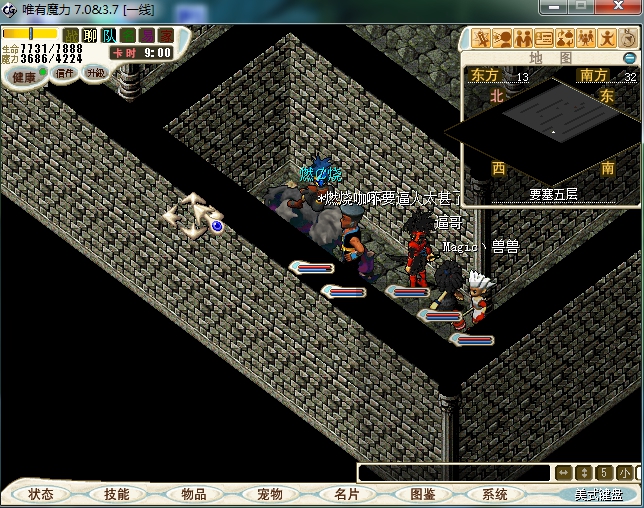The width and height of the screenshot is (644, 508).
Task: Open the 系统 (System) menu
Action: click(x=495, y=494)
